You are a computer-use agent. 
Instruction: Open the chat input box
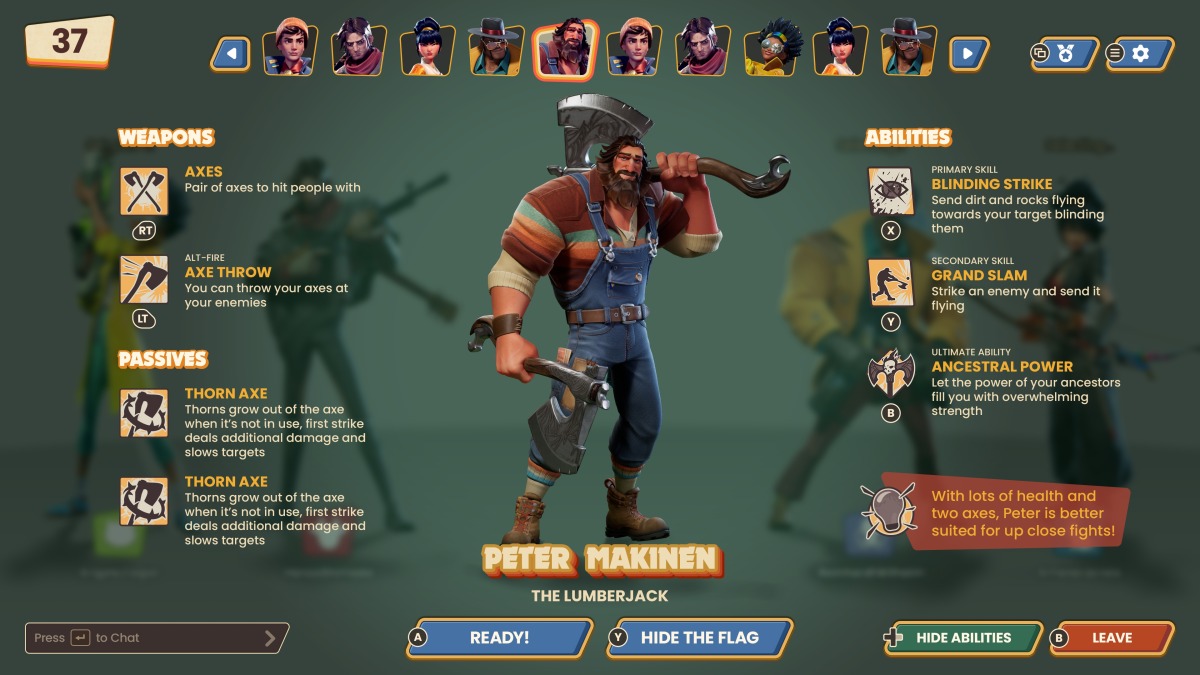pyautogui.click(x=156, y=638)
